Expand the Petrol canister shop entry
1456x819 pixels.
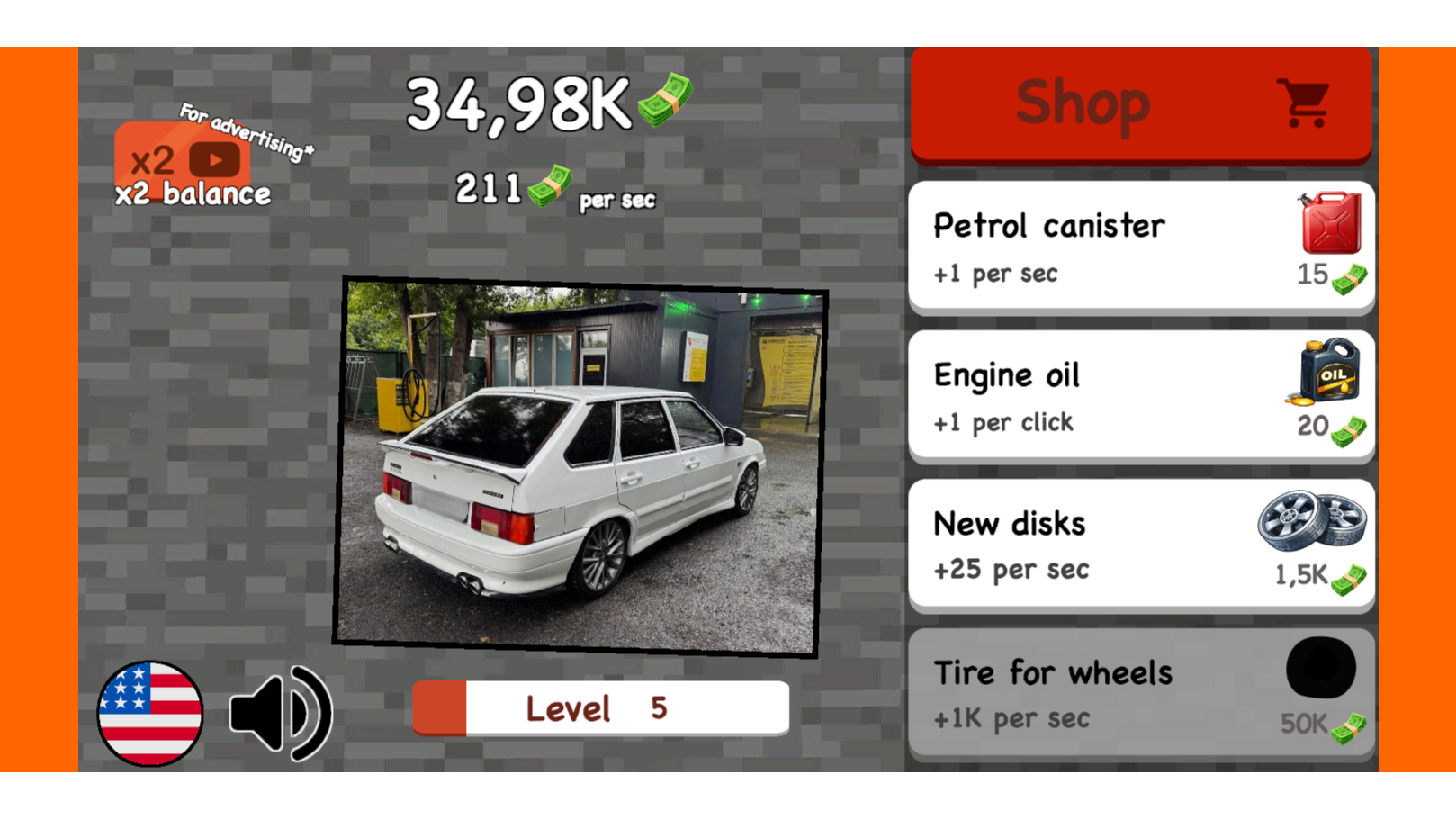tap(1139, 247)
